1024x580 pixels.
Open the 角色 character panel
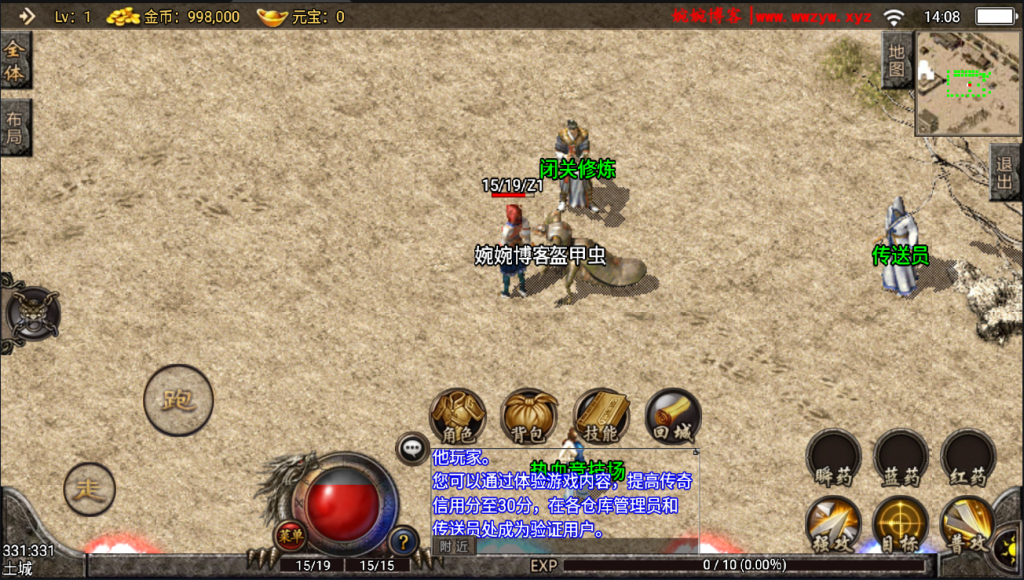tap(458, 416)
